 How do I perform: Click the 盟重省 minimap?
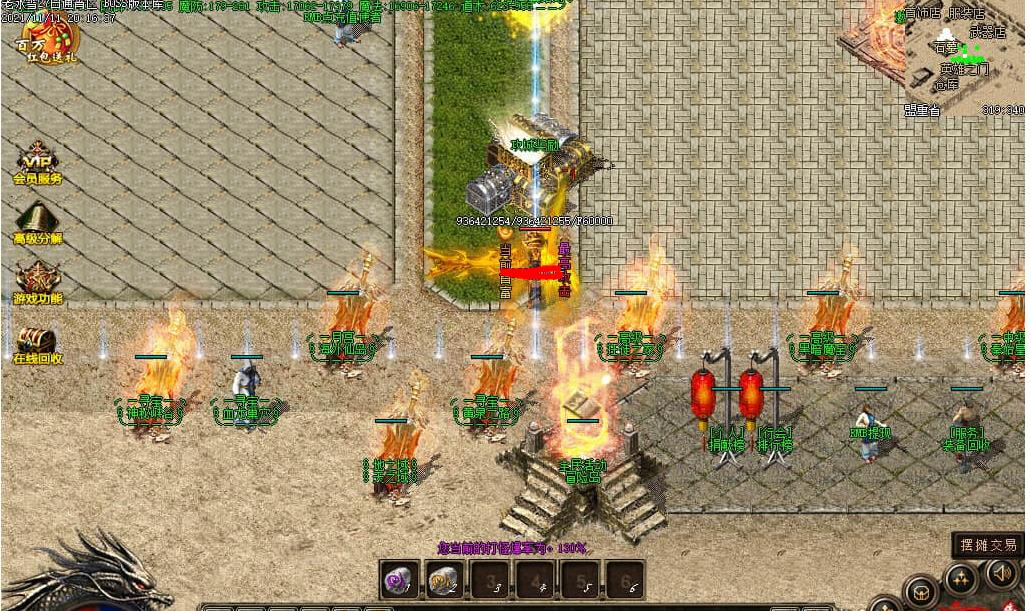click(x=964, y=58)
